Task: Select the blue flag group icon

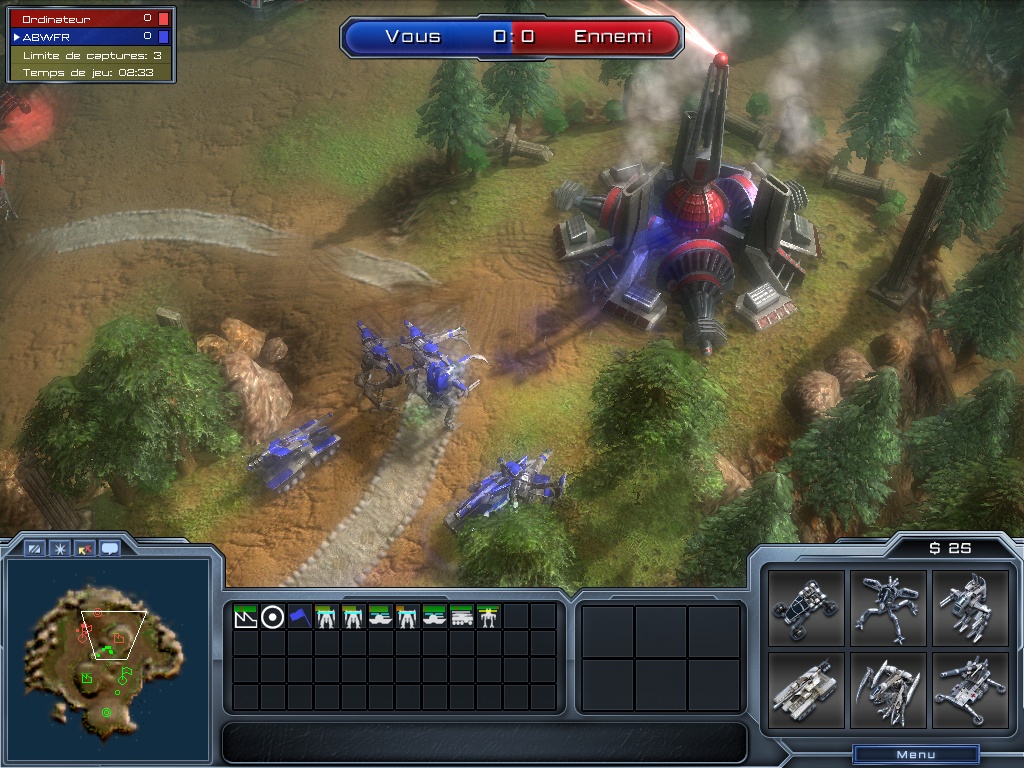Action: click(x=299, y=616)
